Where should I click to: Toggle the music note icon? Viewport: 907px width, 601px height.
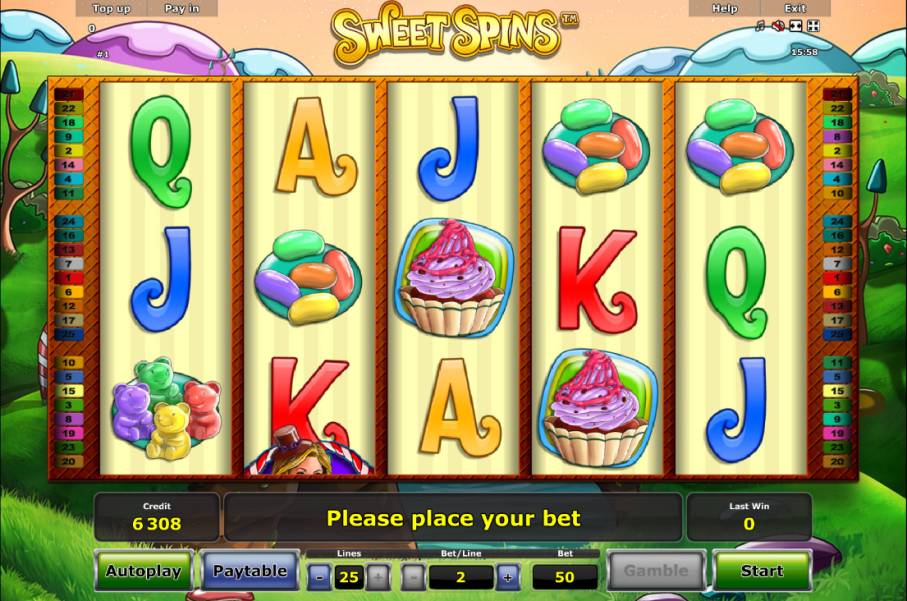pos(760,26)
